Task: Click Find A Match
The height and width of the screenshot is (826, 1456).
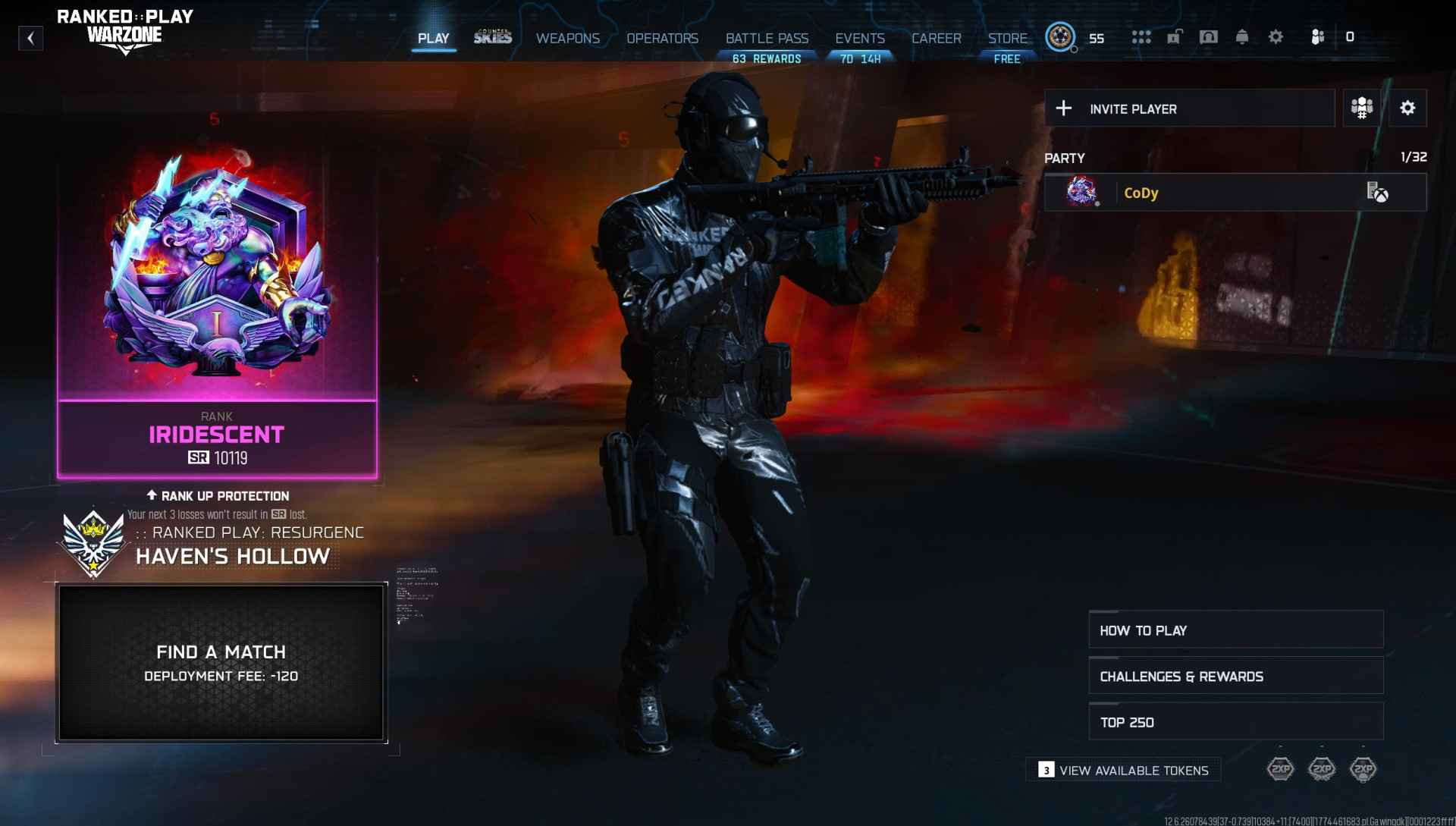Action: [221, 652]
